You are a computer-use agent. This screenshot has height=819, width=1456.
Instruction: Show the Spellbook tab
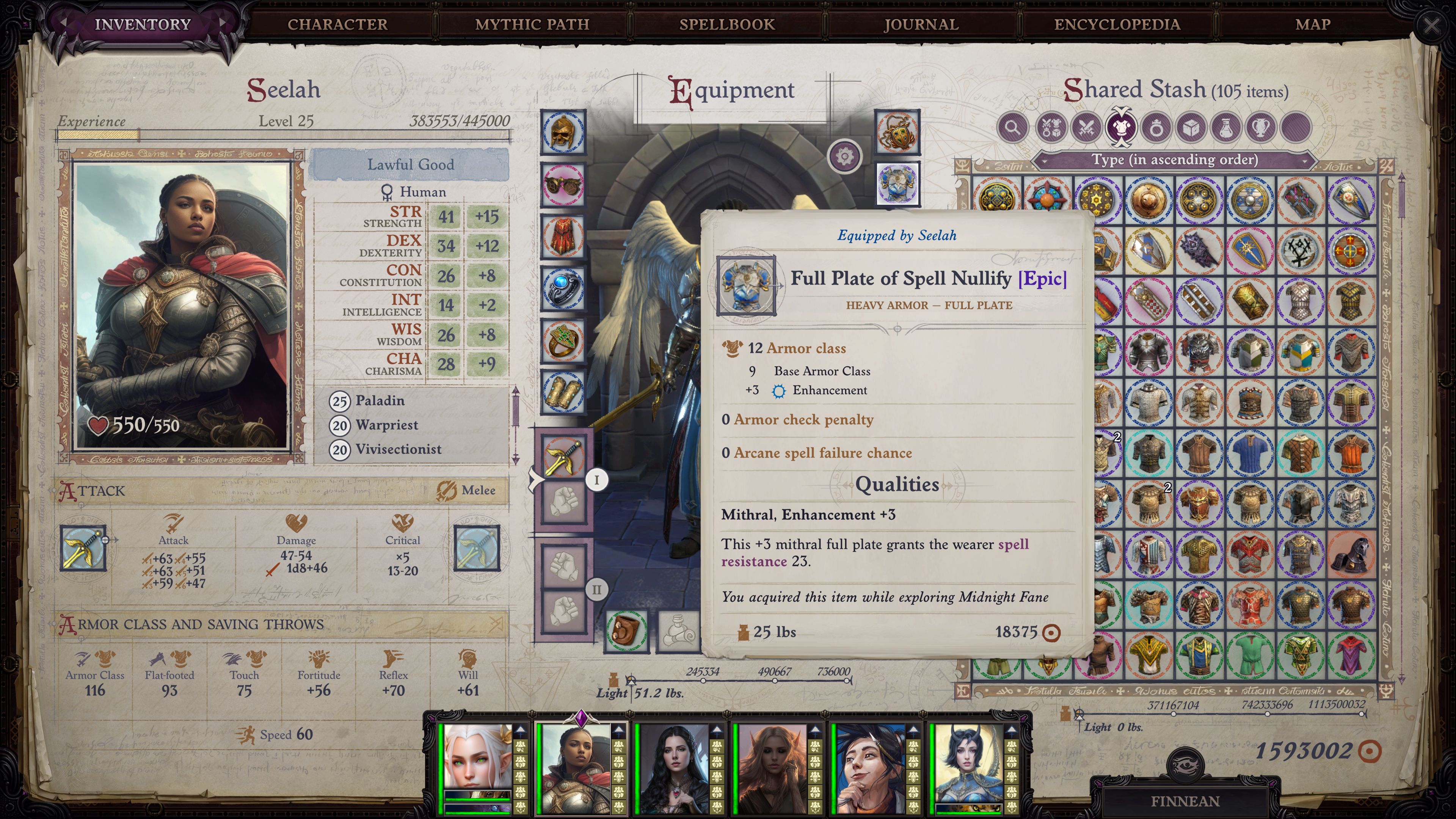pyautogui.click(x=727, y=24)
